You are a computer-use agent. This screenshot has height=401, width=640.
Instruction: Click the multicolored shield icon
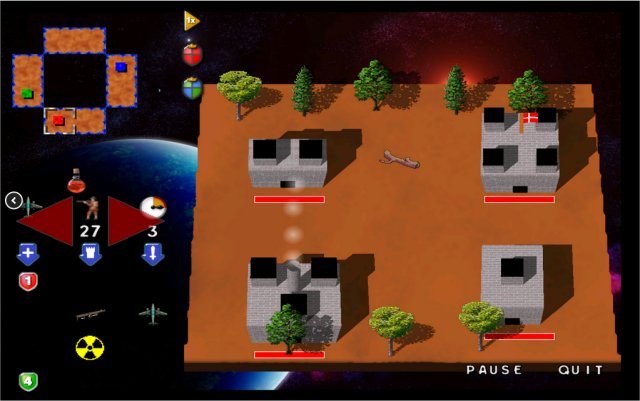[x=192, y=87]
